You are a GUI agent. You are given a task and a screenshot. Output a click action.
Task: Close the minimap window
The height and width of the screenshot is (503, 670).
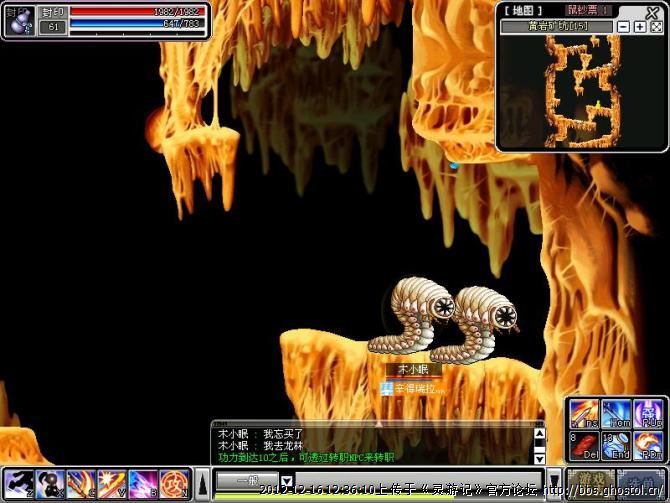point(653,12)
